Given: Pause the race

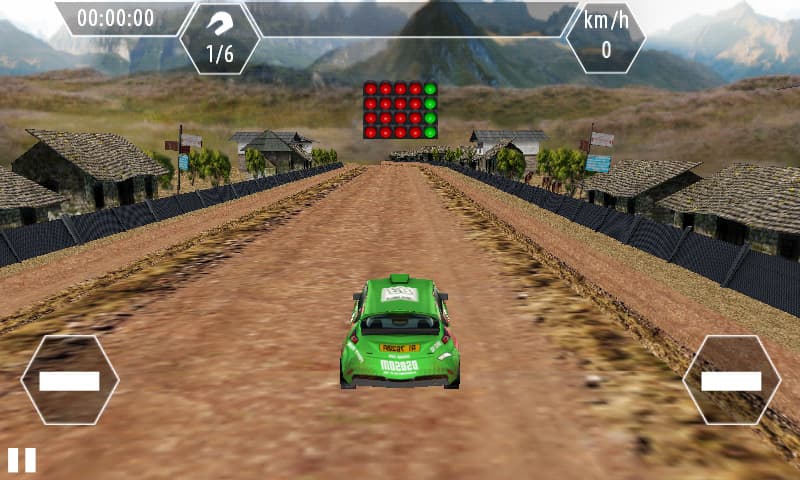Looking at the screenshot, I should (x=22, y=460).
